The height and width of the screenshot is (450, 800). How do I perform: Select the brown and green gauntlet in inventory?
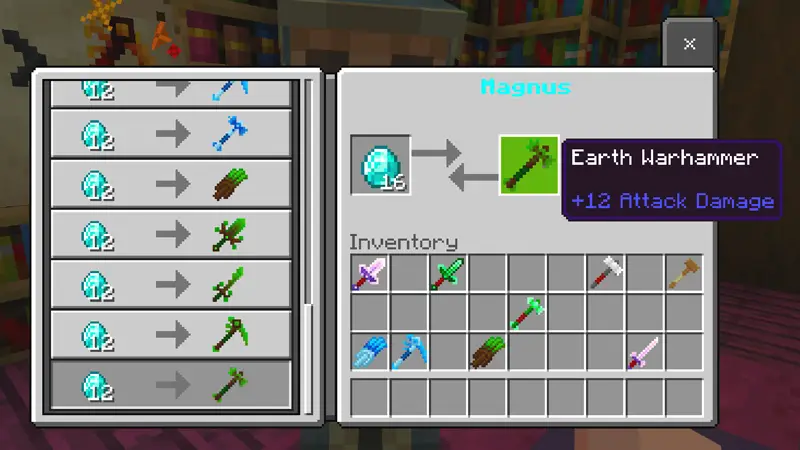pyautogui.click(x=487, y=352)
